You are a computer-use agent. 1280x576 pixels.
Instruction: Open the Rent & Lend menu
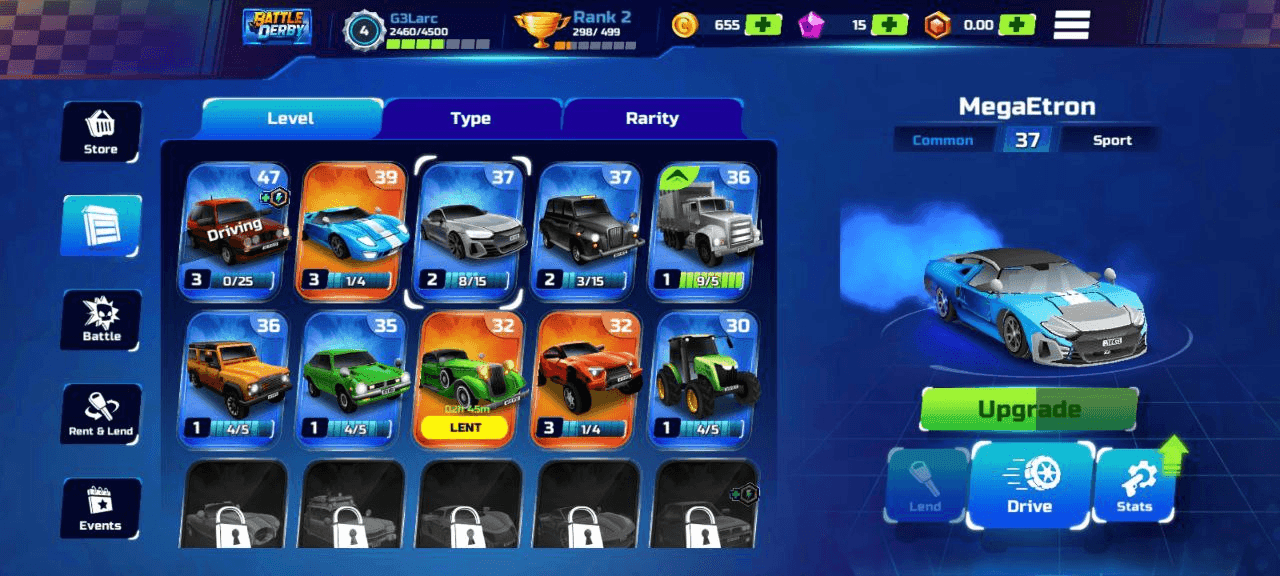point(101,414)
